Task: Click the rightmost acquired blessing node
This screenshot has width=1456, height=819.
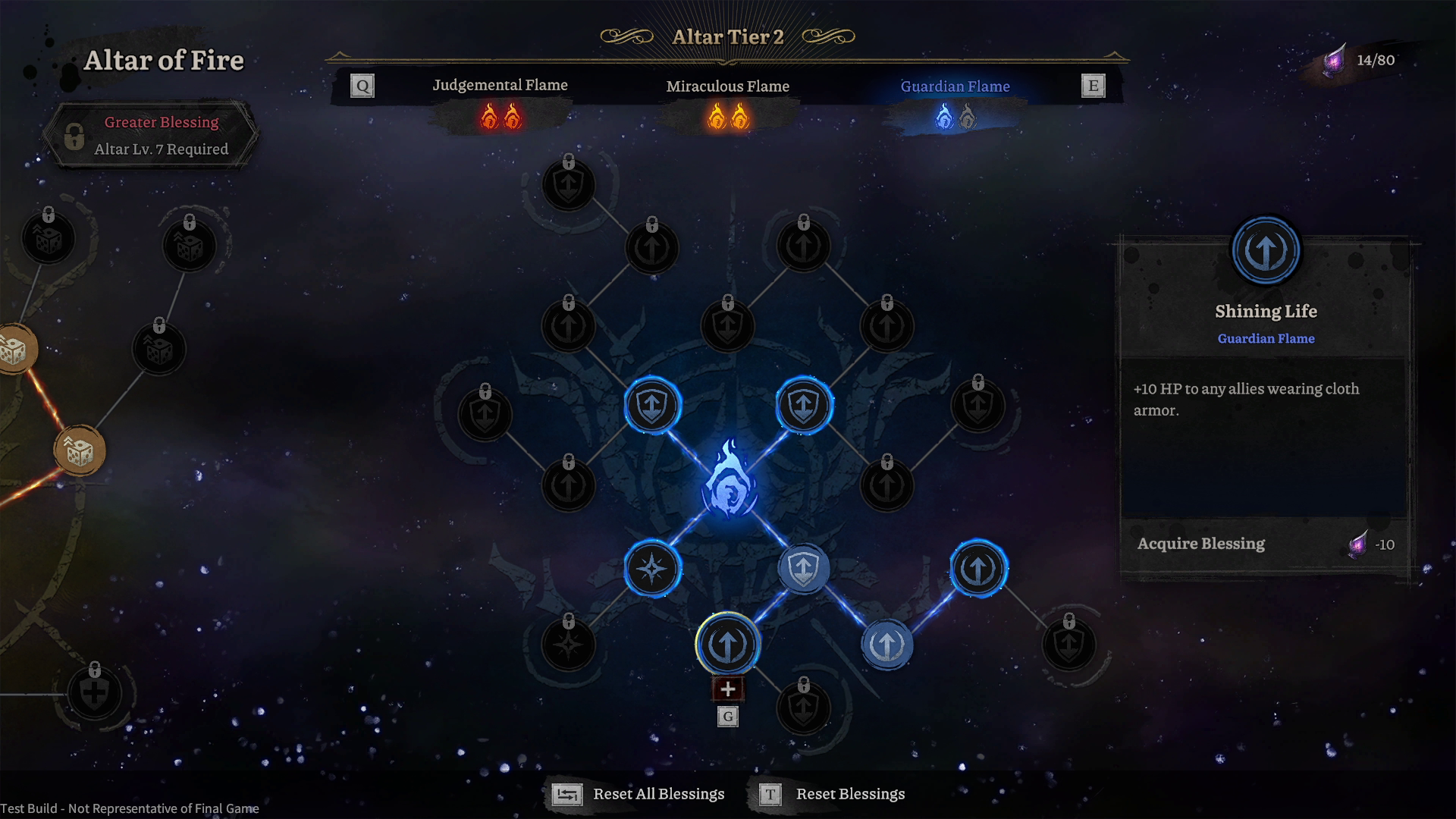Action: pyautogui.click(x=978, y=569)
